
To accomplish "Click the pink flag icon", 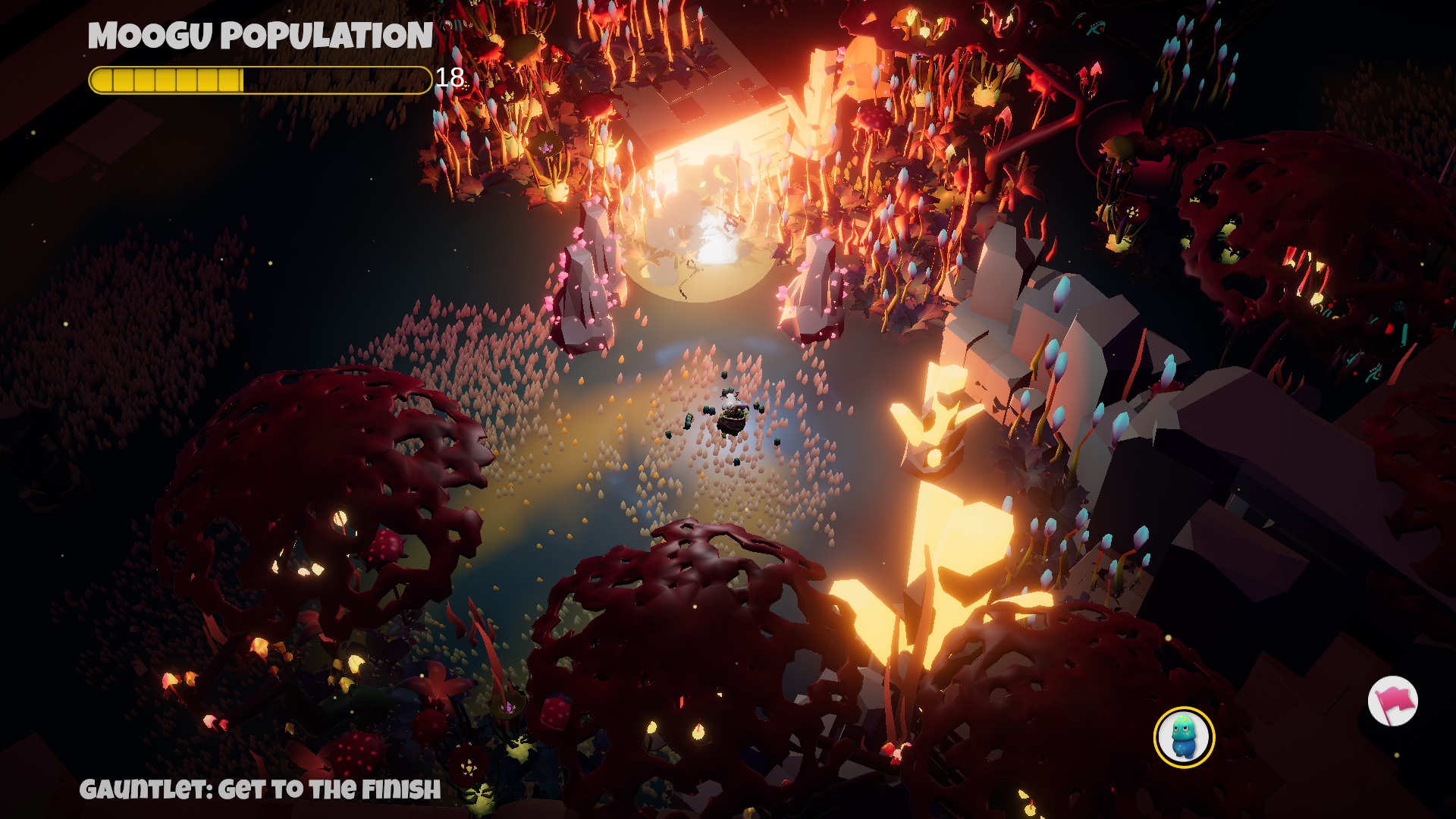I will pyautogui.click(x=1393, y=701).
